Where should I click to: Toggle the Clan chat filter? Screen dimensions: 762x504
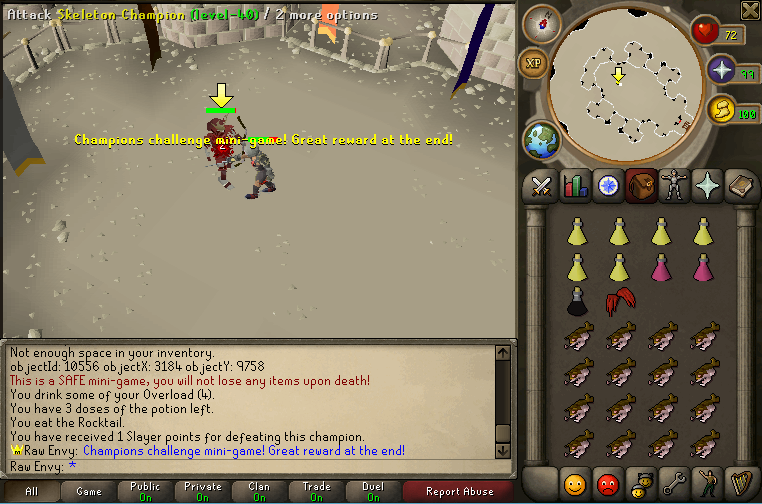click(x=259, y=491)
